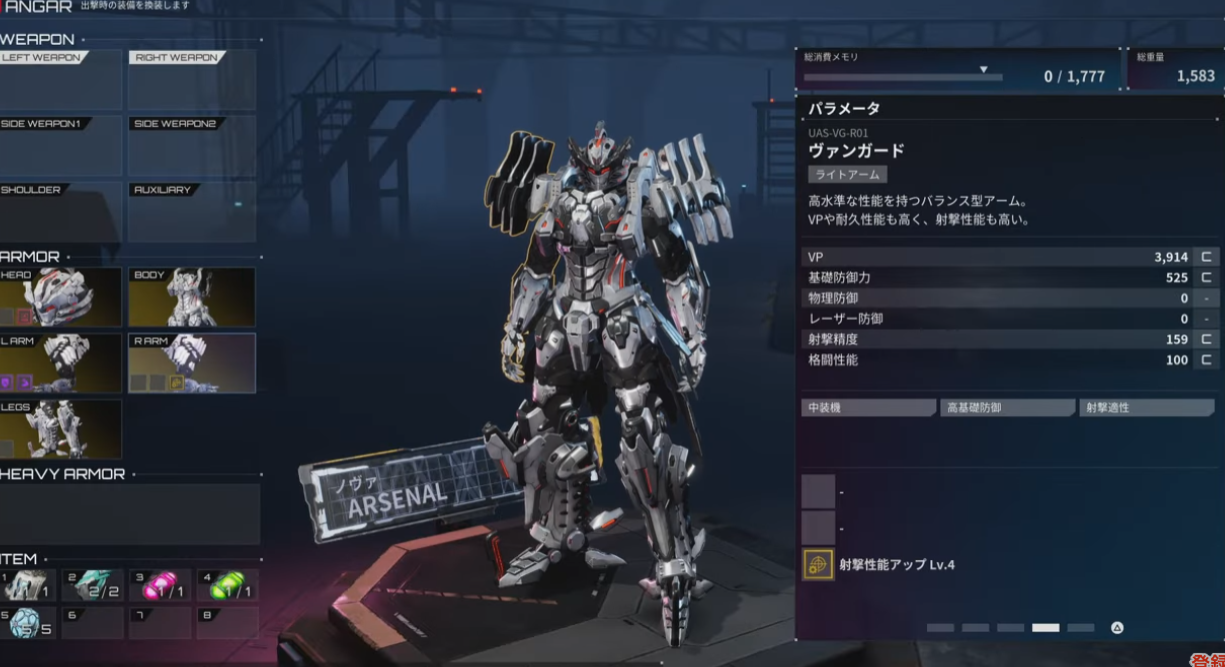Choose the AUXILIARY equipment slot

[x=191, y=211]
